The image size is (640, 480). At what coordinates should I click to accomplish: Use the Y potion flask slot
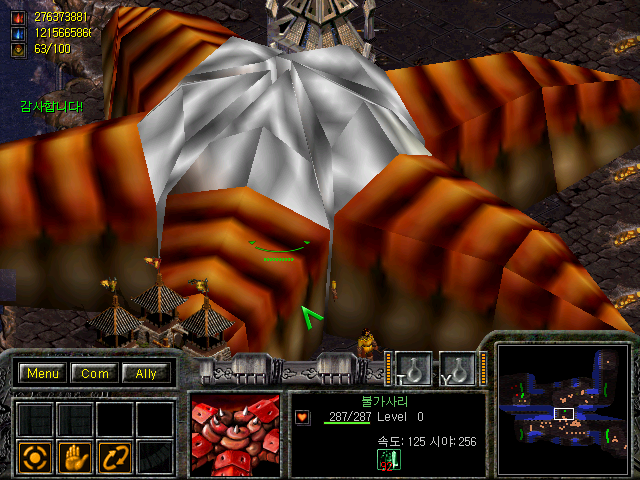tap(456, 368)
